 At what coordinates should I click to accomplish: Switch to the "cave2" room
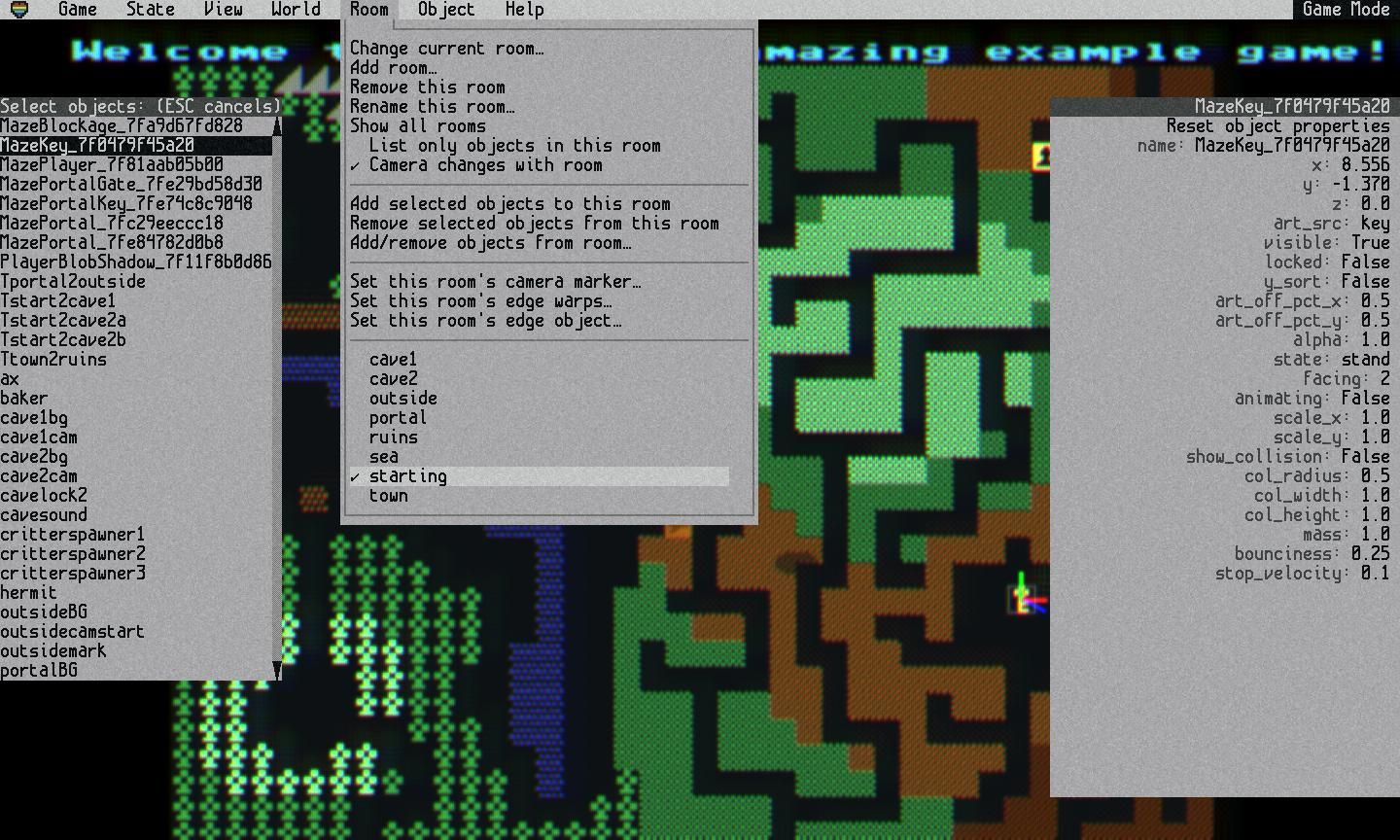(394, 378)
